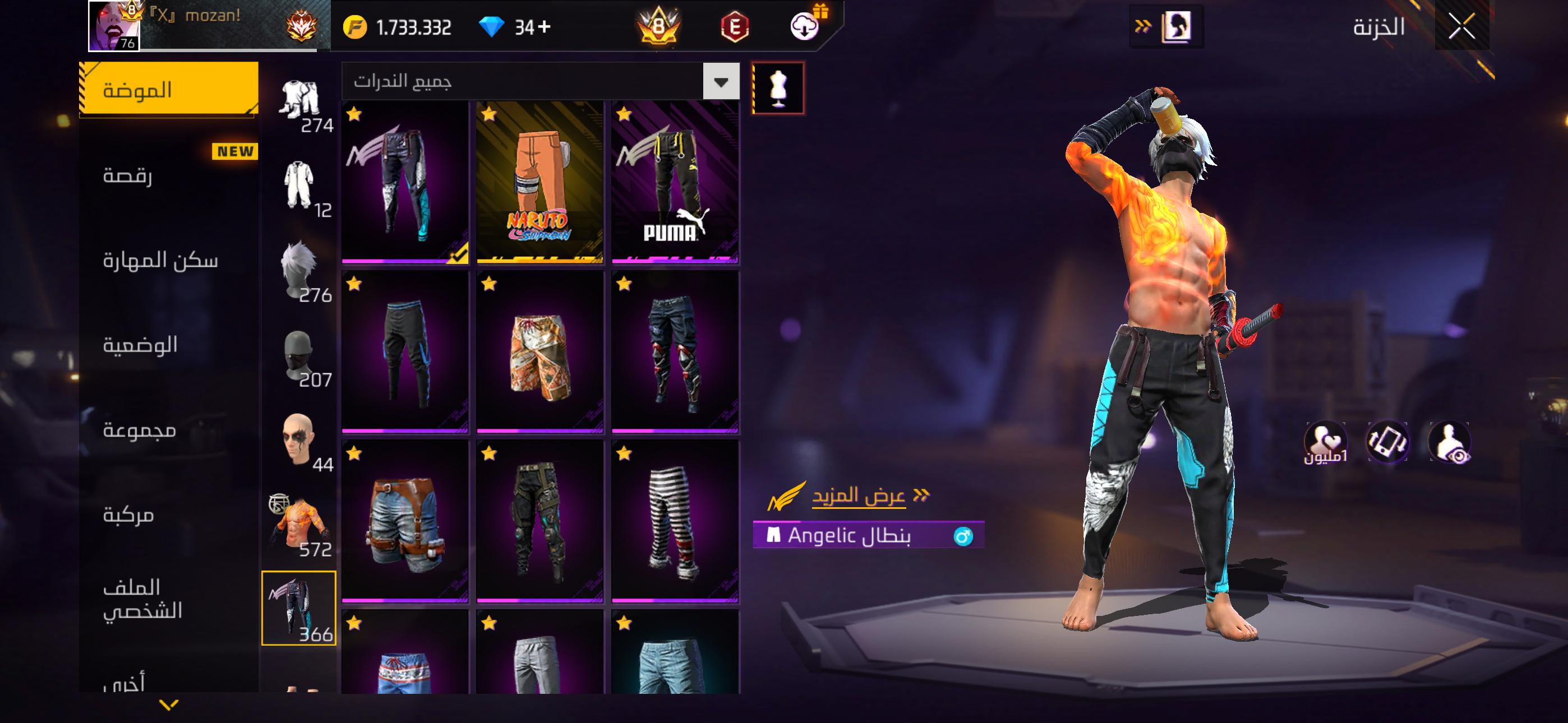Screen dimensions: 1568x723
Task: Click the mannequin outfit preview button
Action: tap(778, 88)
